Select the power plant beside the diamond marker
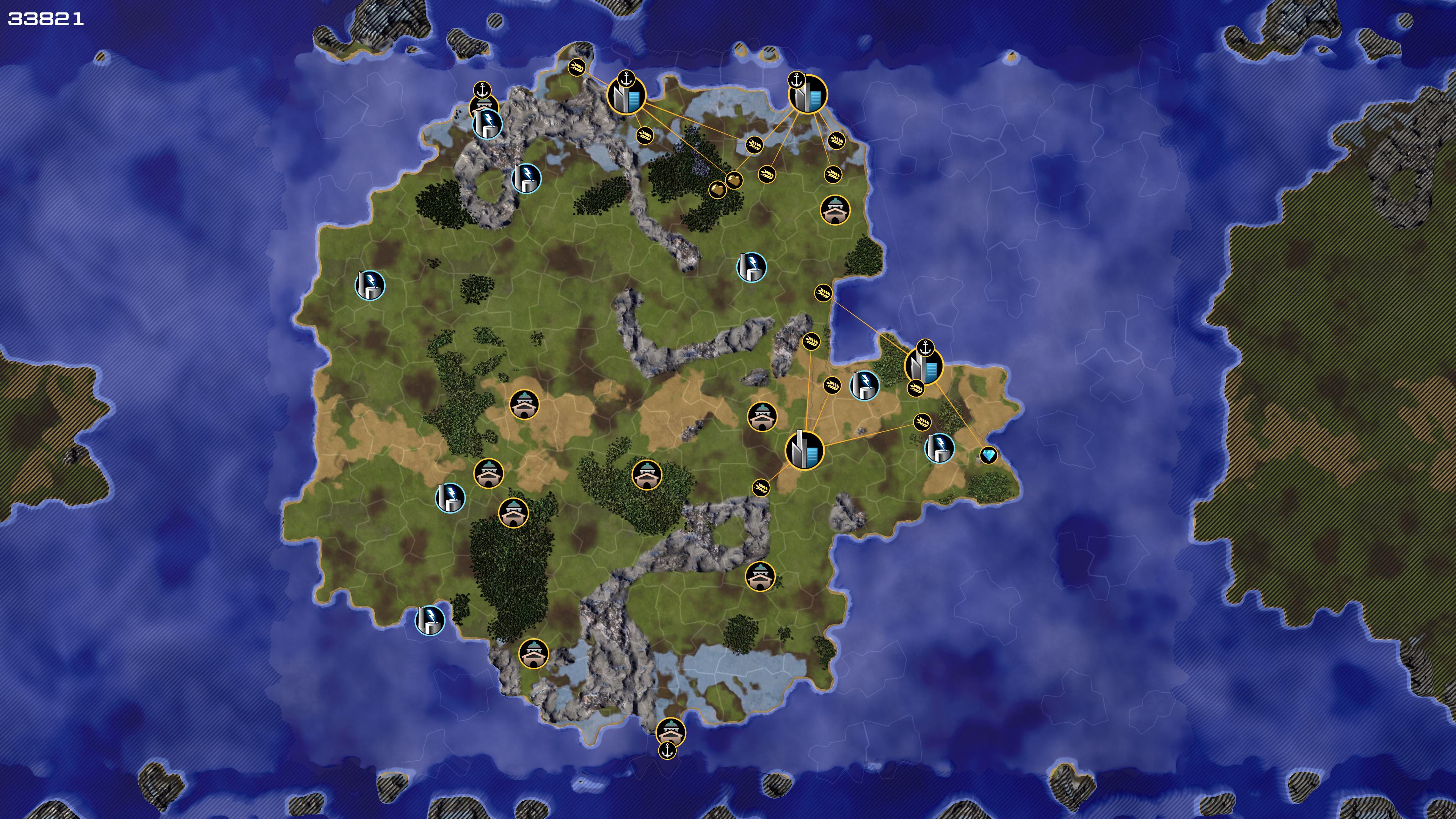Screen dimensions: 1456x819 point(940,448)
